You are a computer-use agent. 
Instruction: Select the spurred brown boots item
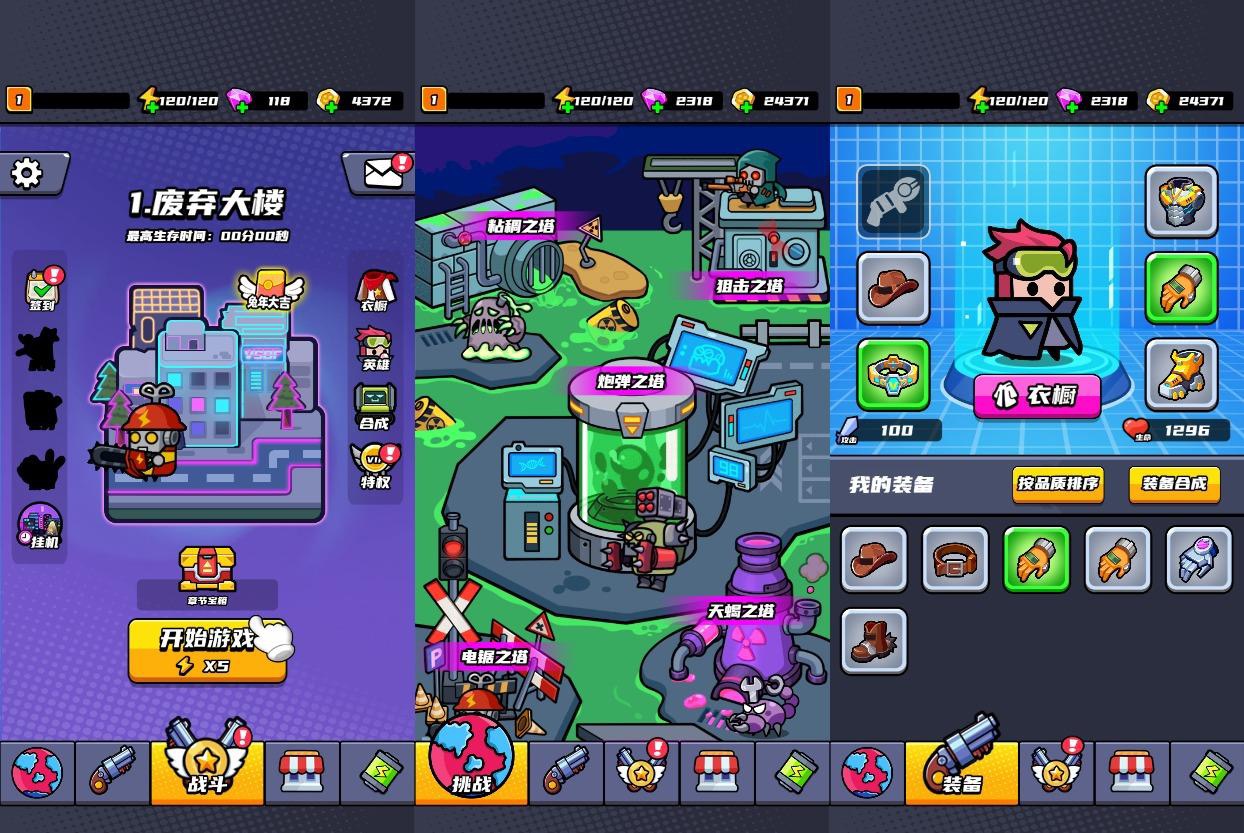(873, 641)
